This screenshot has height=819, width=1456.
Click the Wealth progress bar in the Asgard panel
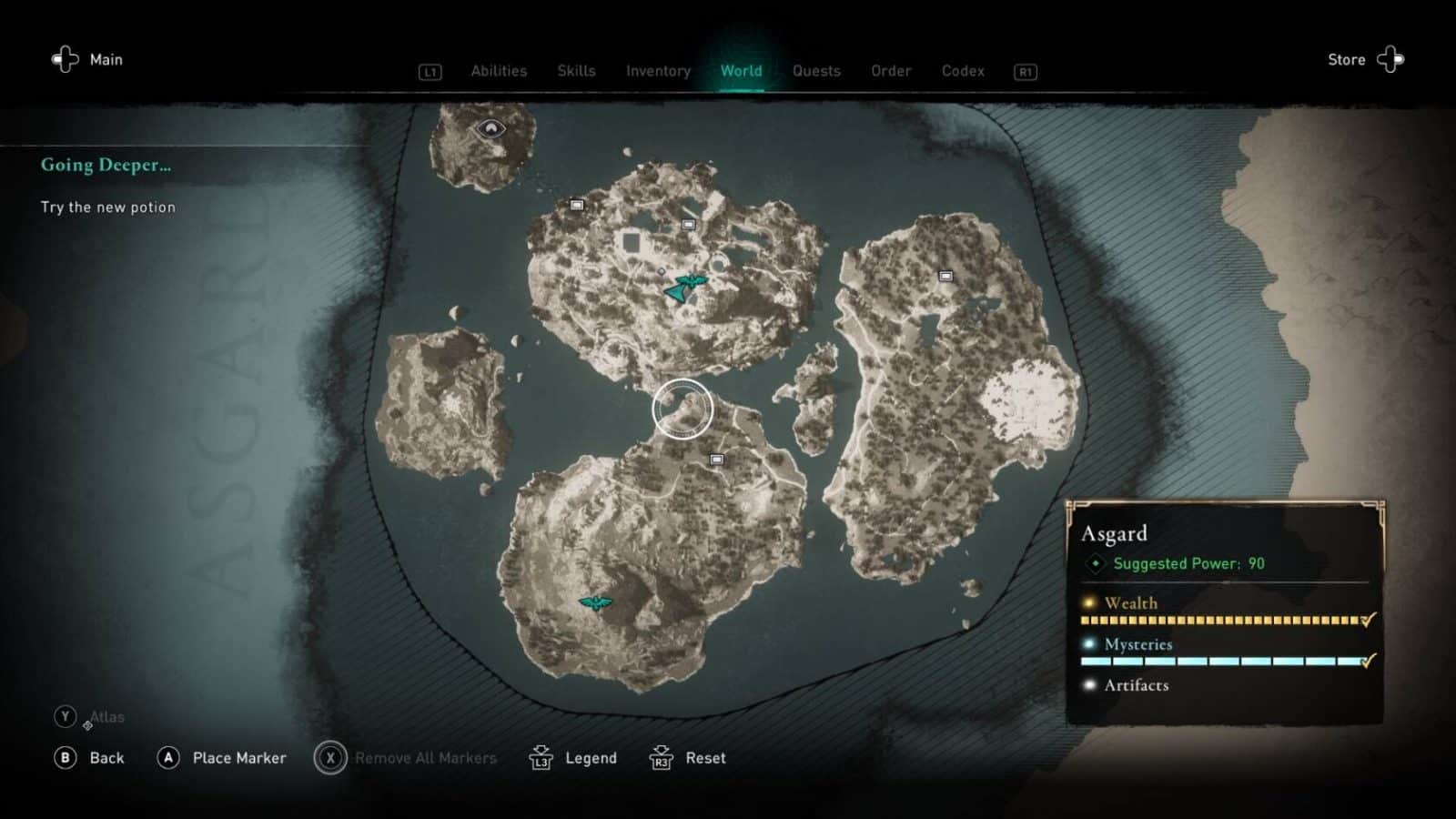click(x=1219, y=620)
